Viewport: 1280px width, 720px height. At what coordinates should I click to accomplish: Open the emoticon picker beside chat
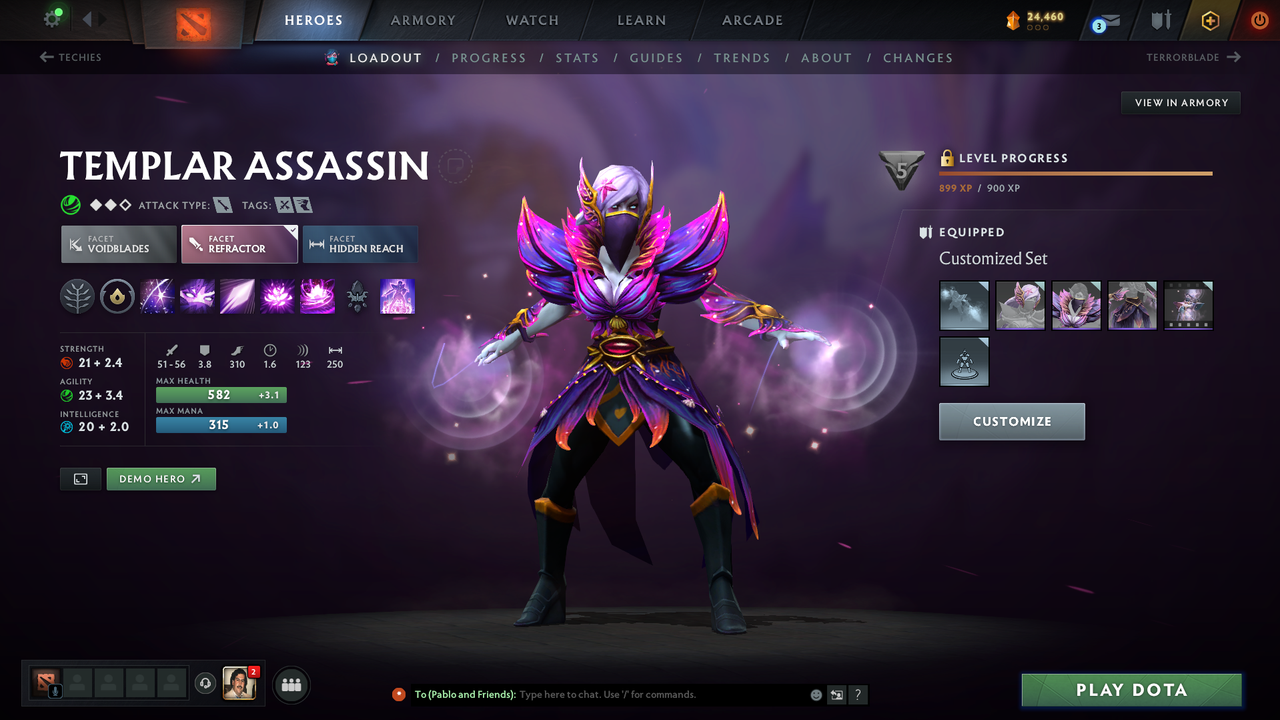pyautogui.click(x=815, y=694)
